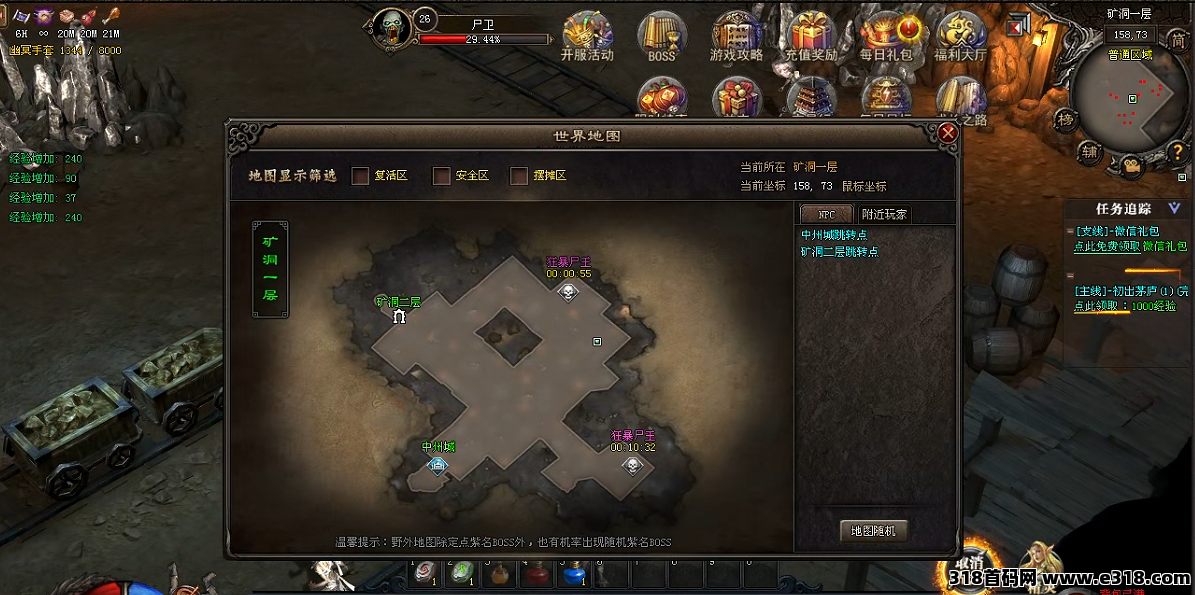Open the 开服活动 event icon
The height and width of the screenshot is (595, 1195).
[x=587, y=36]
